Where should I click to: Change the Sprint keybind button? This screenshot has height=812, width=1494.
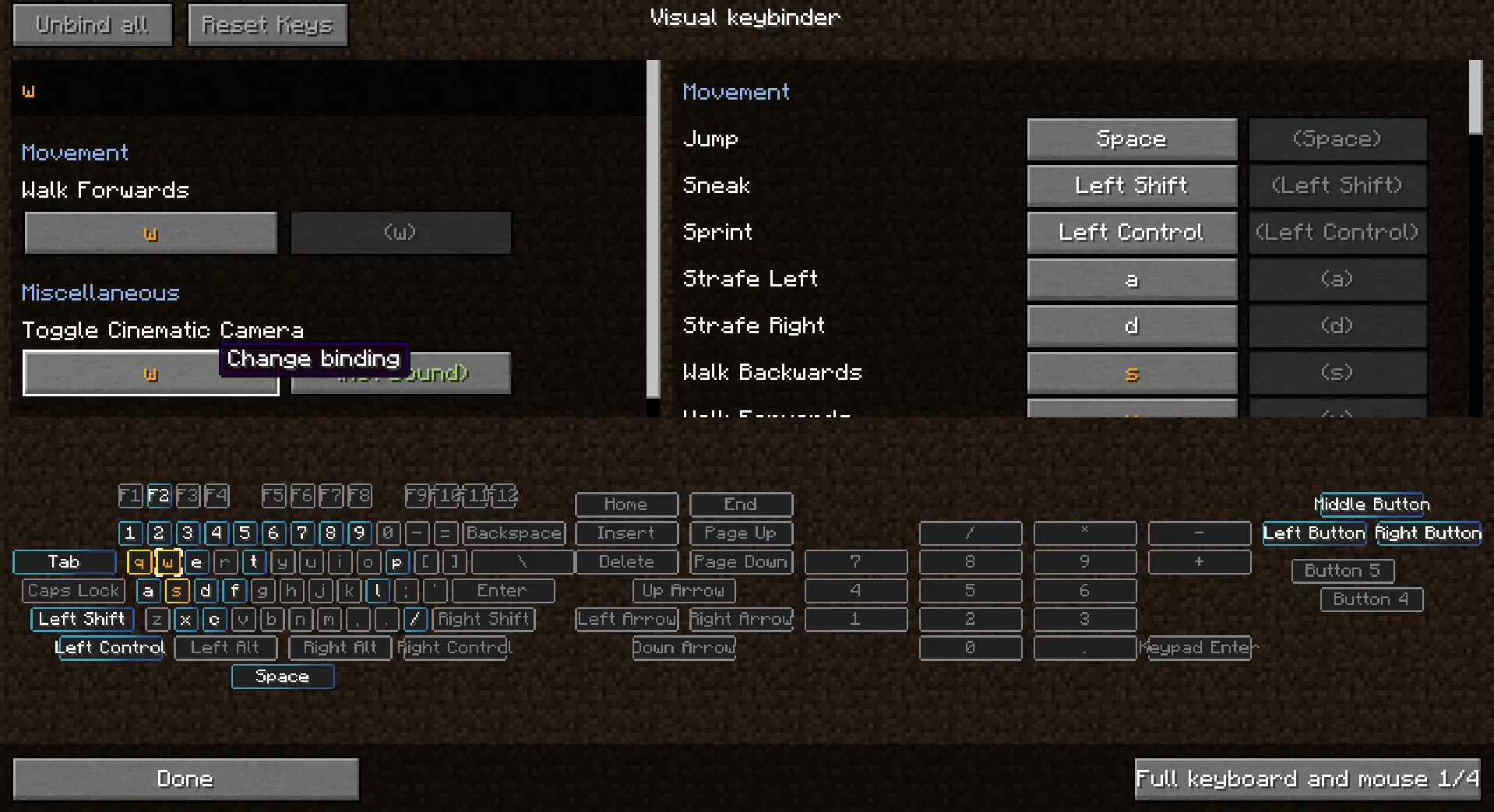[1131, 232]
